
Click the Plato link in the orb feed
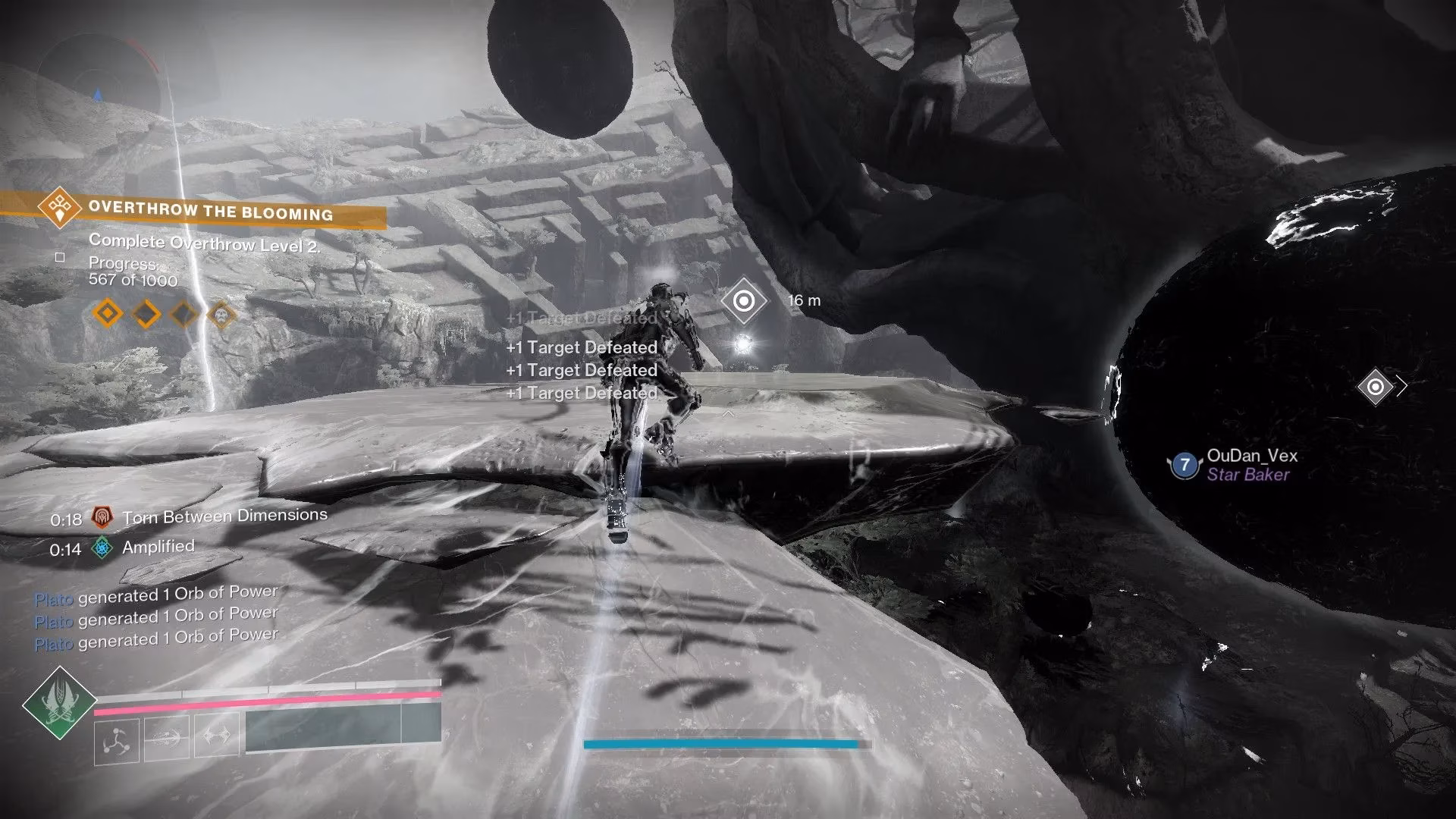click(x=53, y=601)
